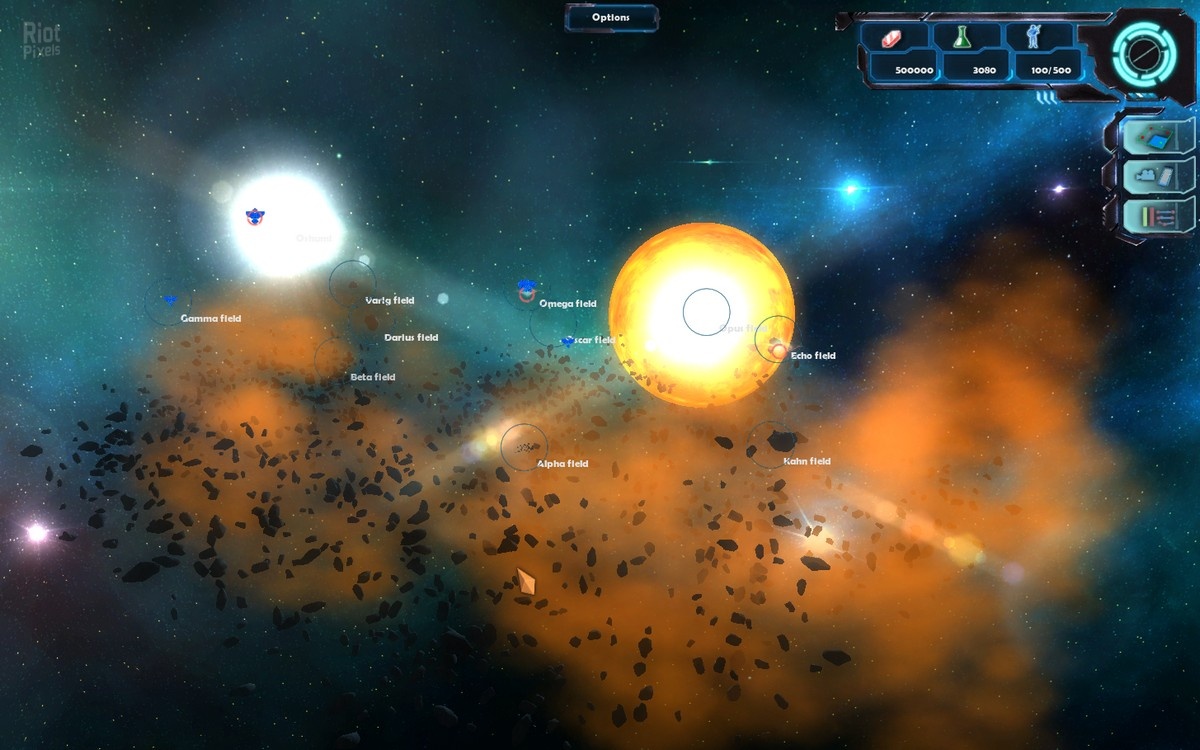Choose the Darius field location
The height and width of the screenshot is (750, 1200).
(x=411, y=338)
